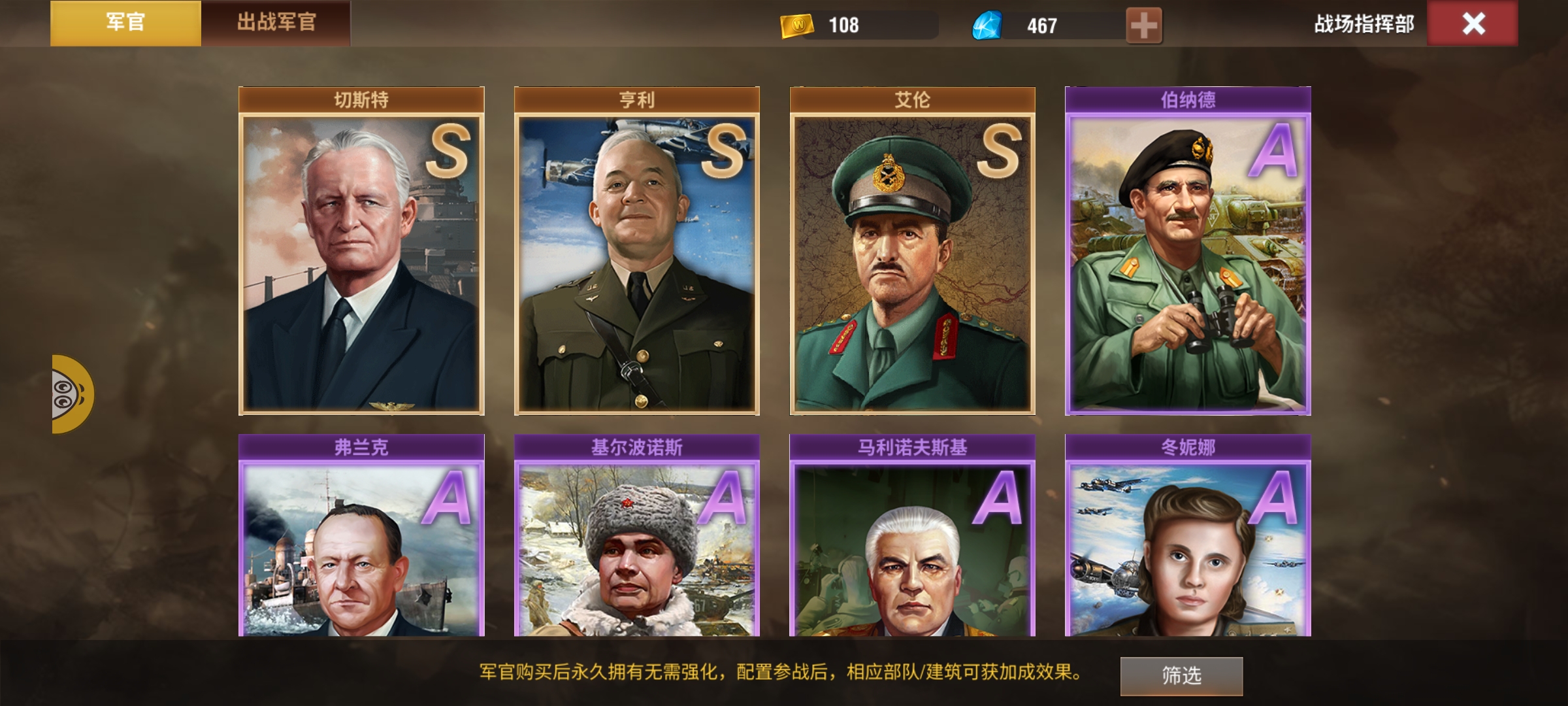Add more diamonds with the plus button
Image resolution: width=1568 pixels, height=706 pixels.
click(1143, 25)
